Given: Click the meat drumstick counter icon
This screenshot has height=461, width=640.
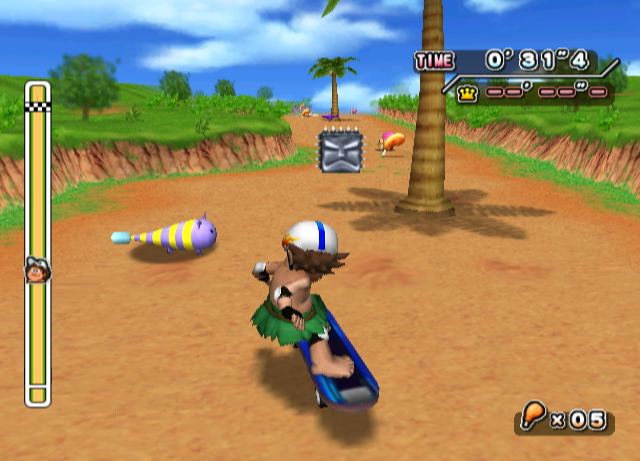Looking at the screenshot, I should 534,414.
